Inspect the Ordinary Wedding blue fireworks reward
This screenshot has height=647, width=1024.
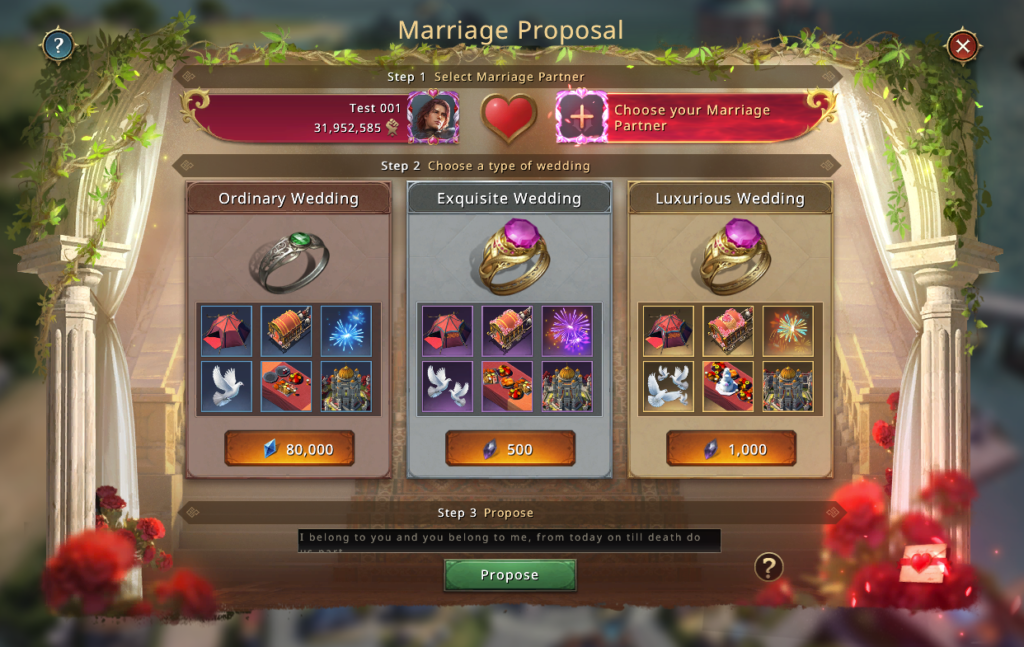click(346, 330)
